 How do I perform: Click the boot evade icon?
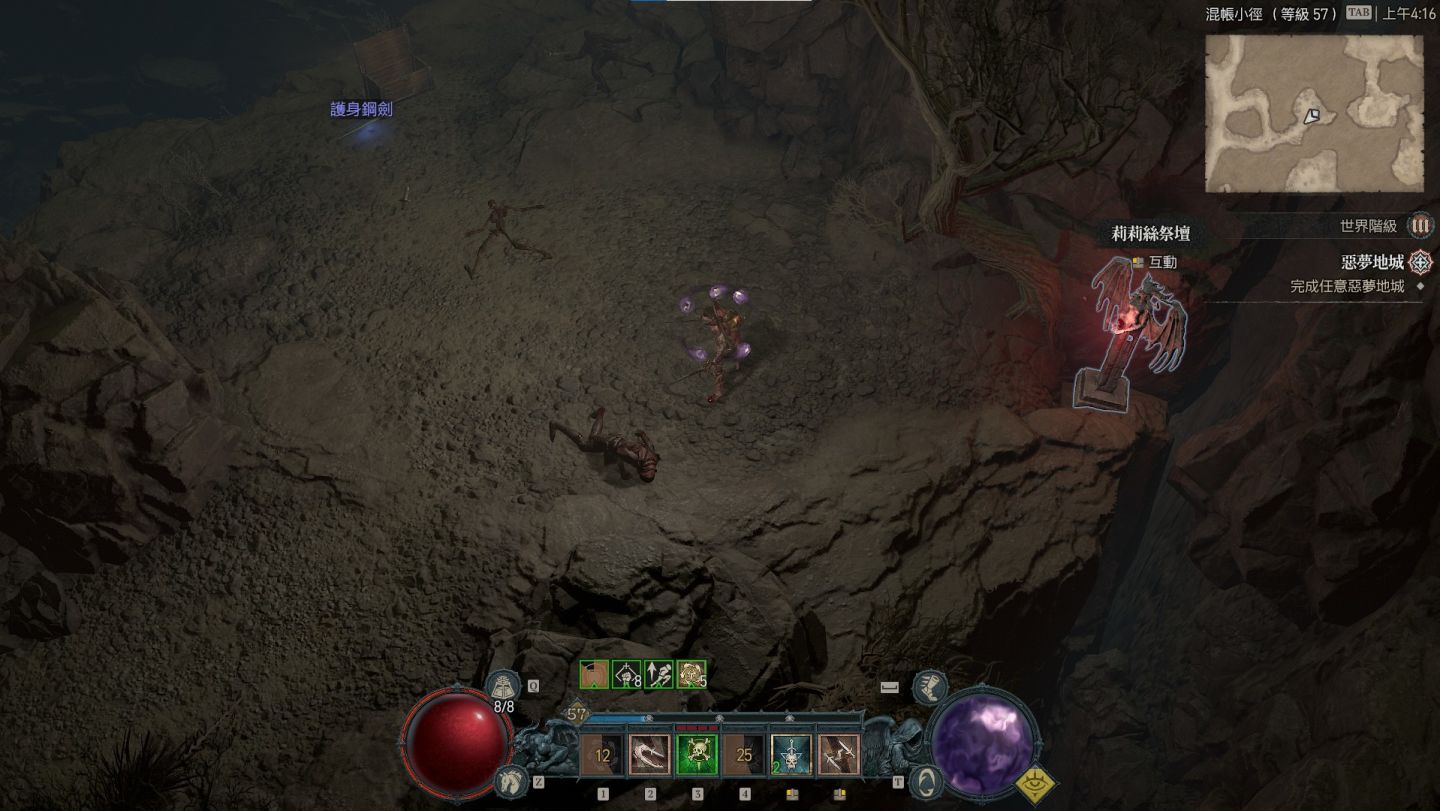click(x=929, y=688)
